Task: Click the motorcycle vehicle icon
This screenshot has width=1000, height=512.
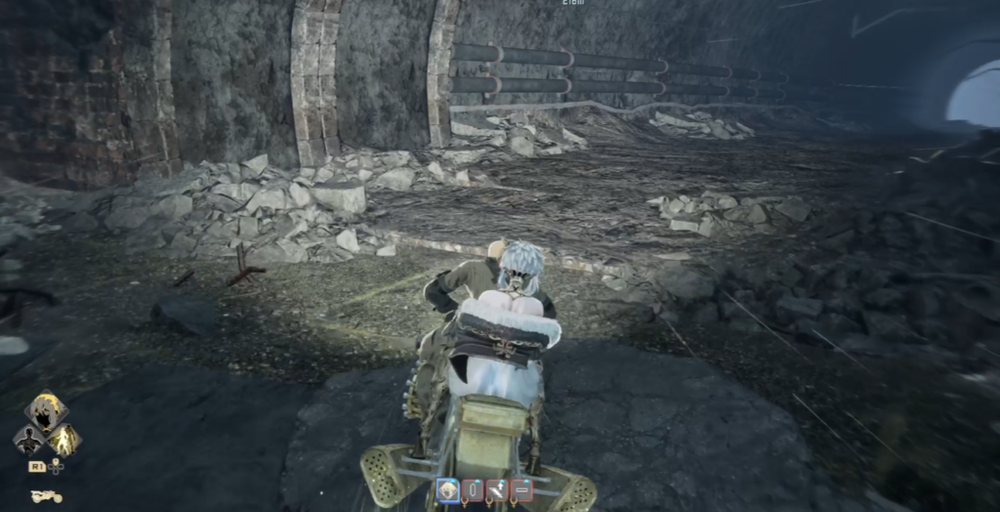Action: point(46,495)
